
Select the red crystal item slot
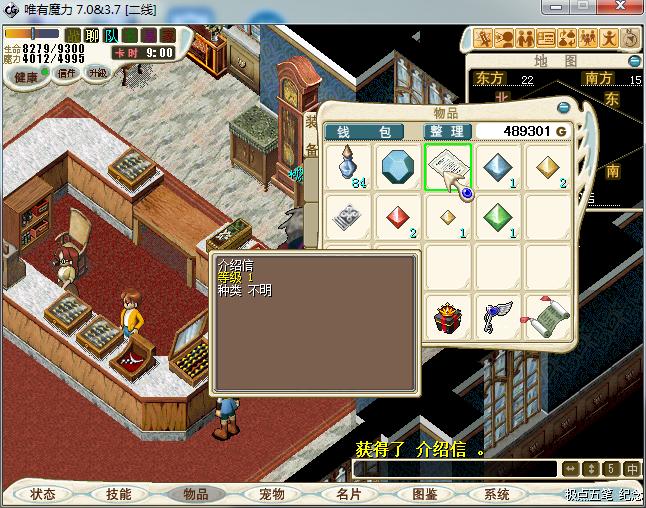point(399,216)
